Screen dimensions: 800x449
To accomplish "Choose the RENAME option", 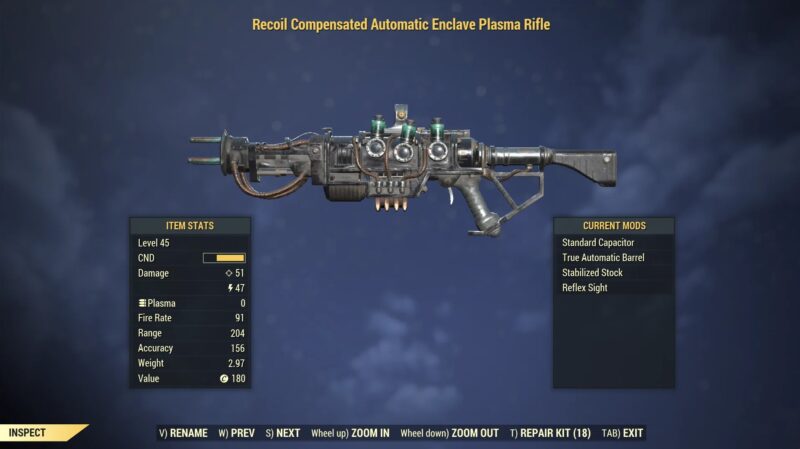I will pyautogui.click(x=183, y=433).
